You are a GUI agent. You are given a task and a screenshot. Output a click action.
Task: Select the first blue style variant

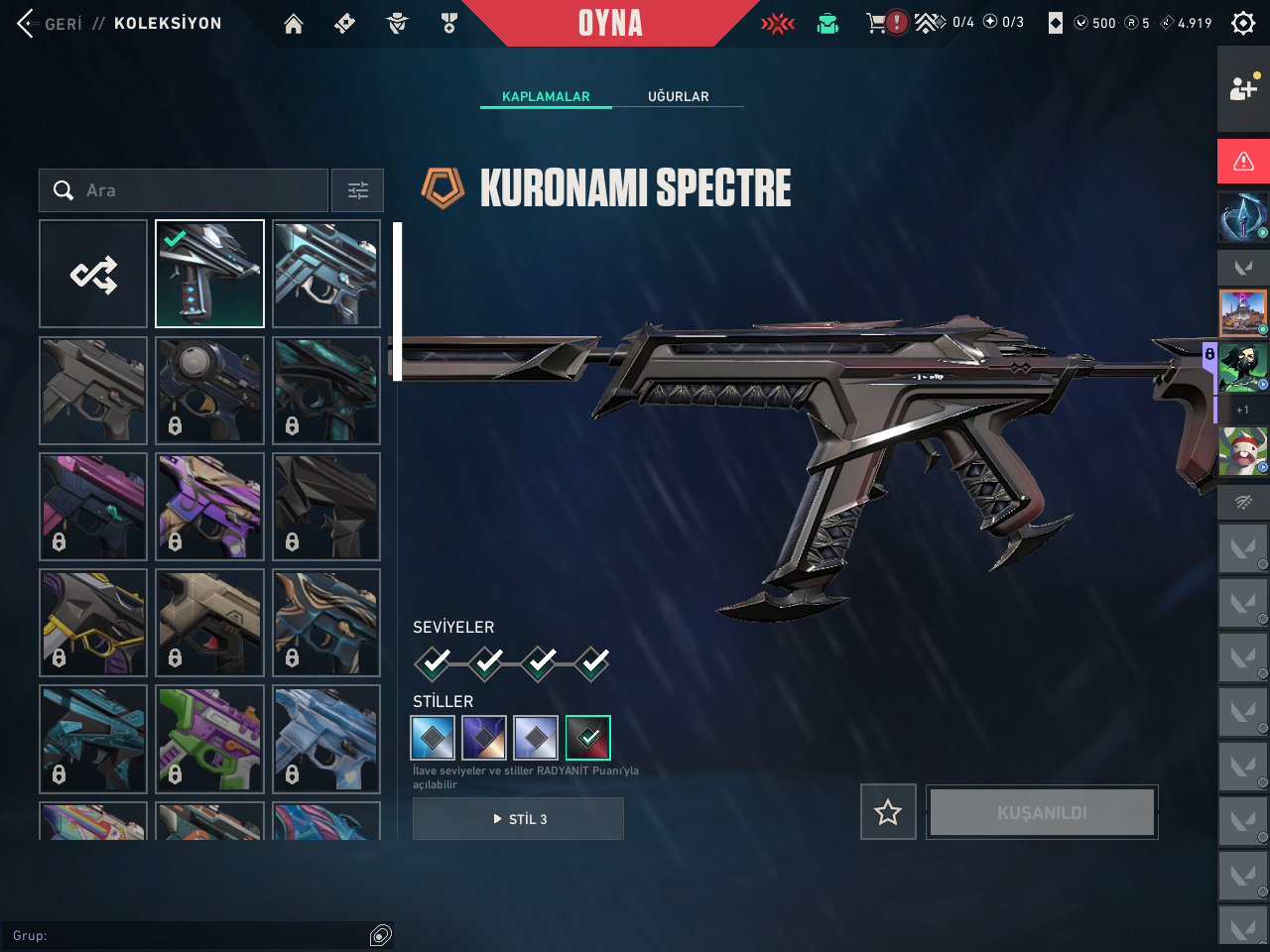tap(433, 738)
